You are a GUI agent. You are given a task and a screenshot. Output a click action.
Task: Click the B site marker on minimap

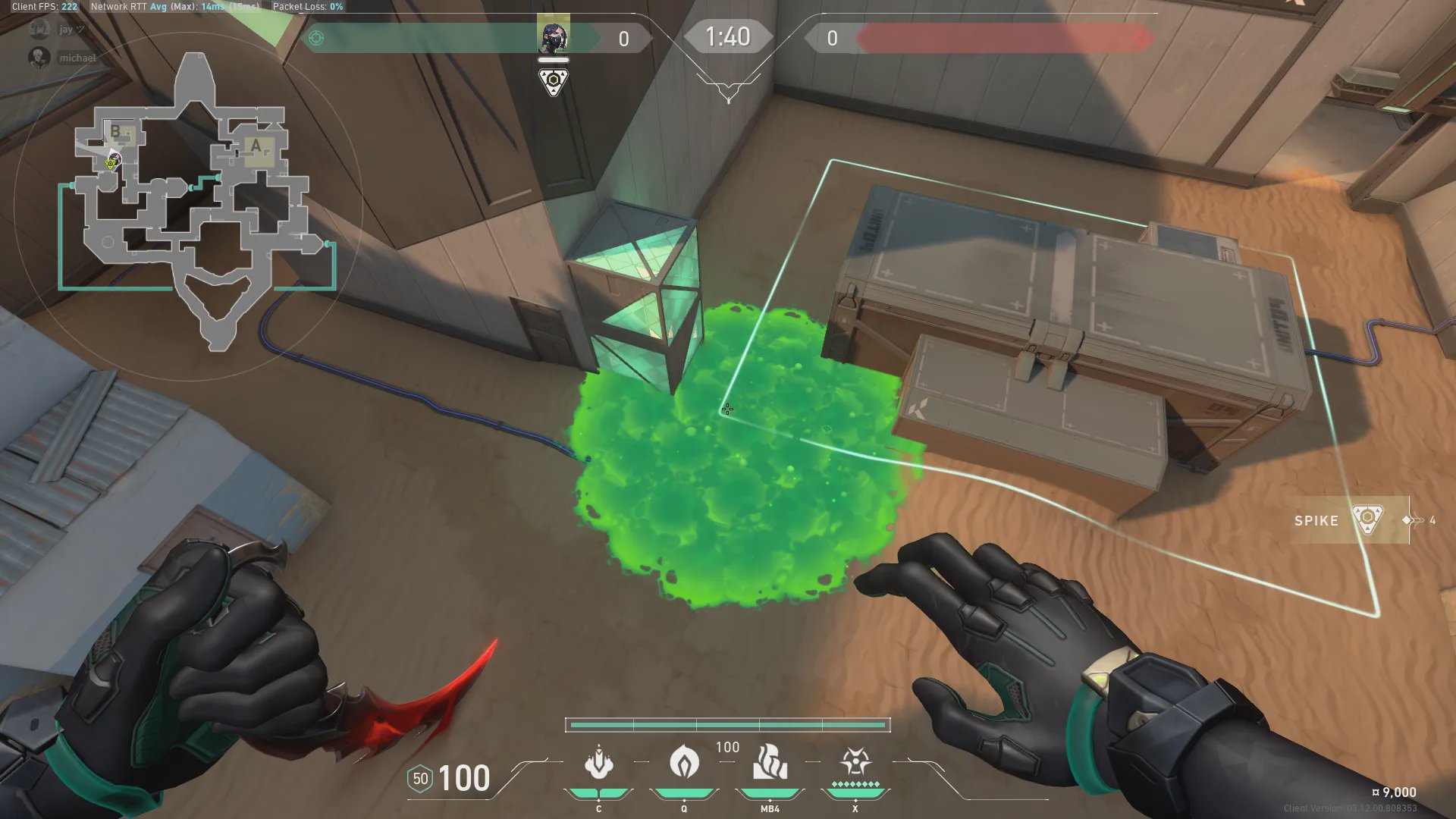click(x=116, y=131)
